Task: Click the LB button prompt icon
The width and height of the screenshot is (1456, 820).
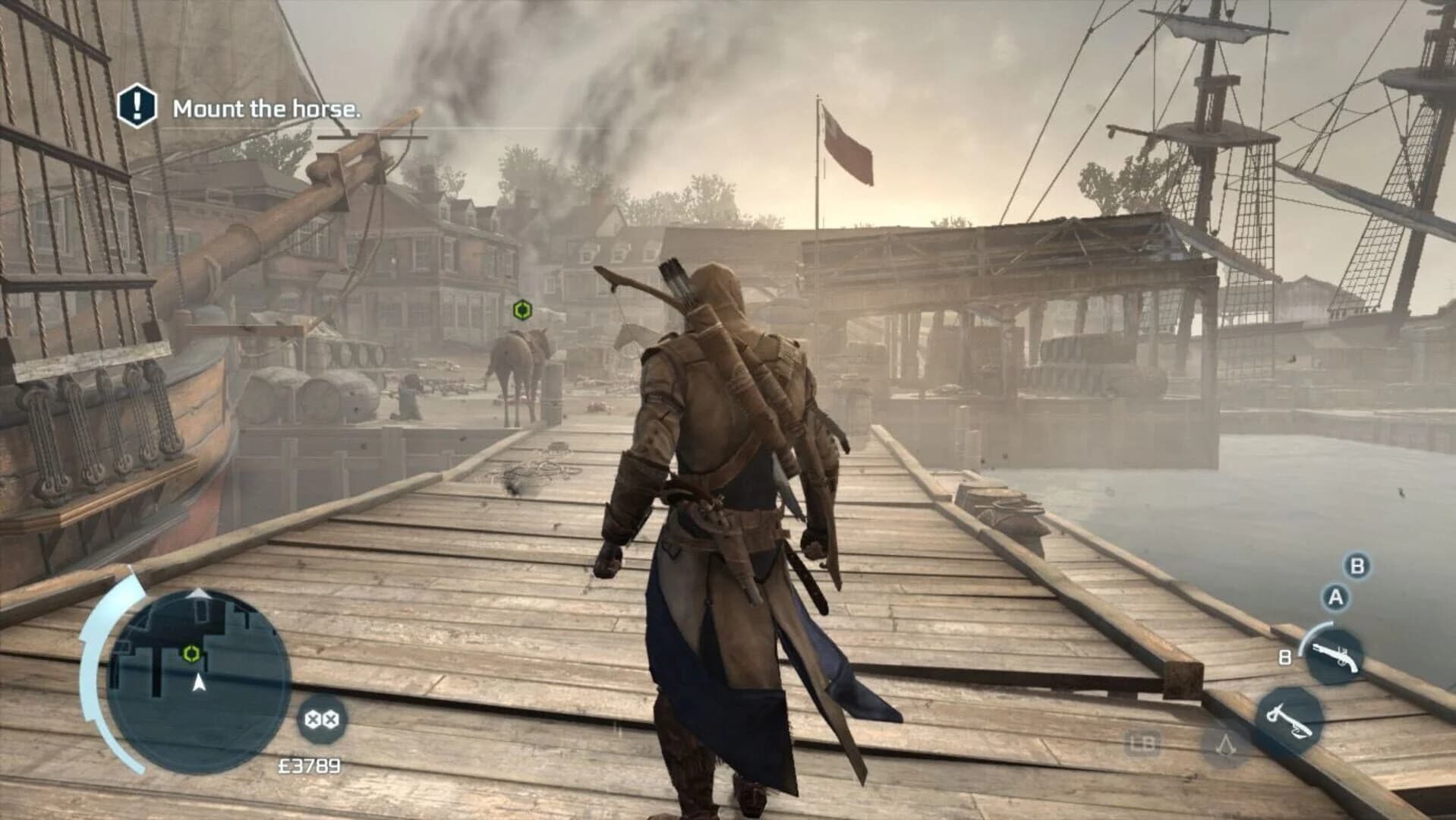Action: (1142, 744)
